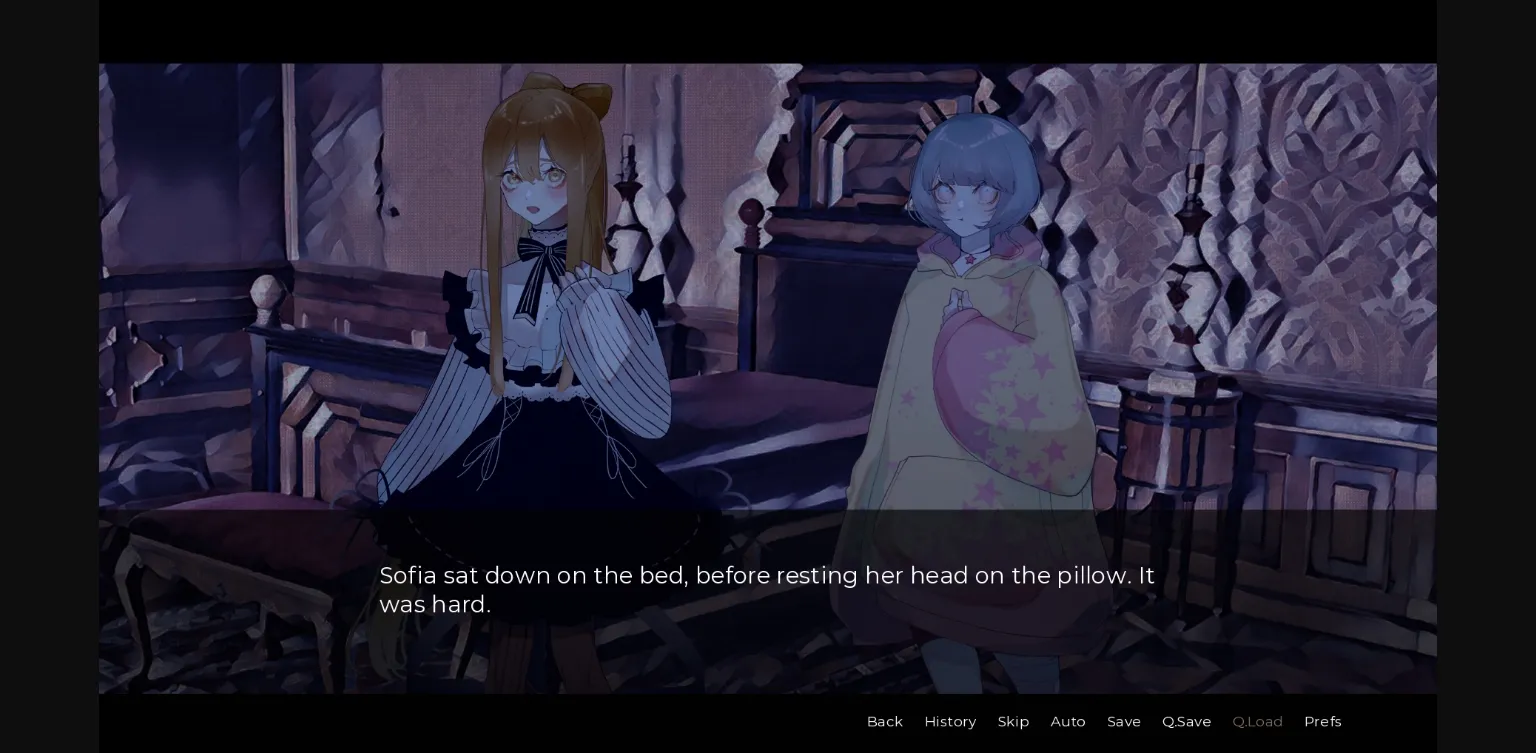Open the Save screen

pos(1124,721)
